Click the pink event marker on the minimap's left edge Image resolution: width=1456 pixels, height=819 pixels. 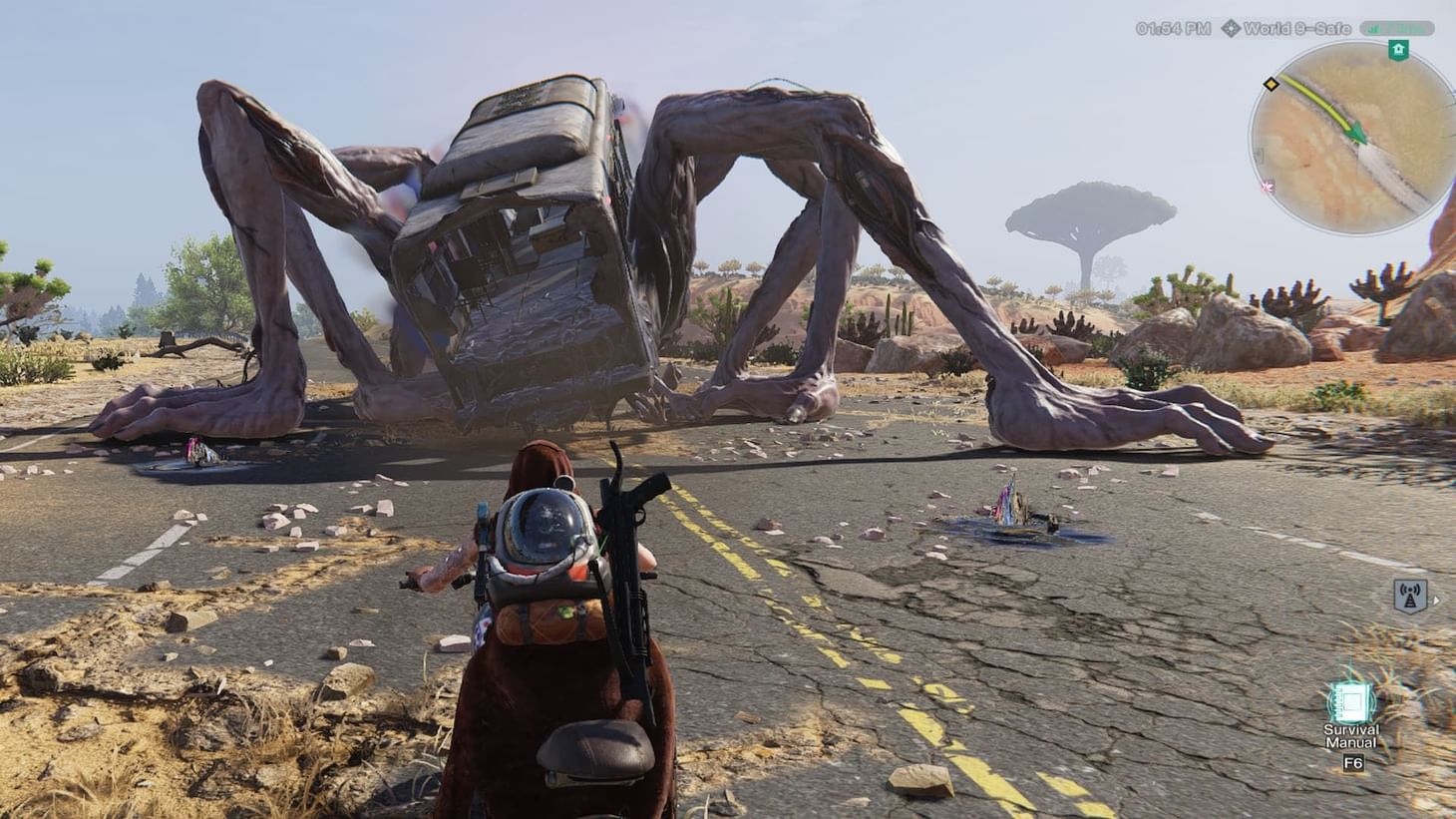1268,187
